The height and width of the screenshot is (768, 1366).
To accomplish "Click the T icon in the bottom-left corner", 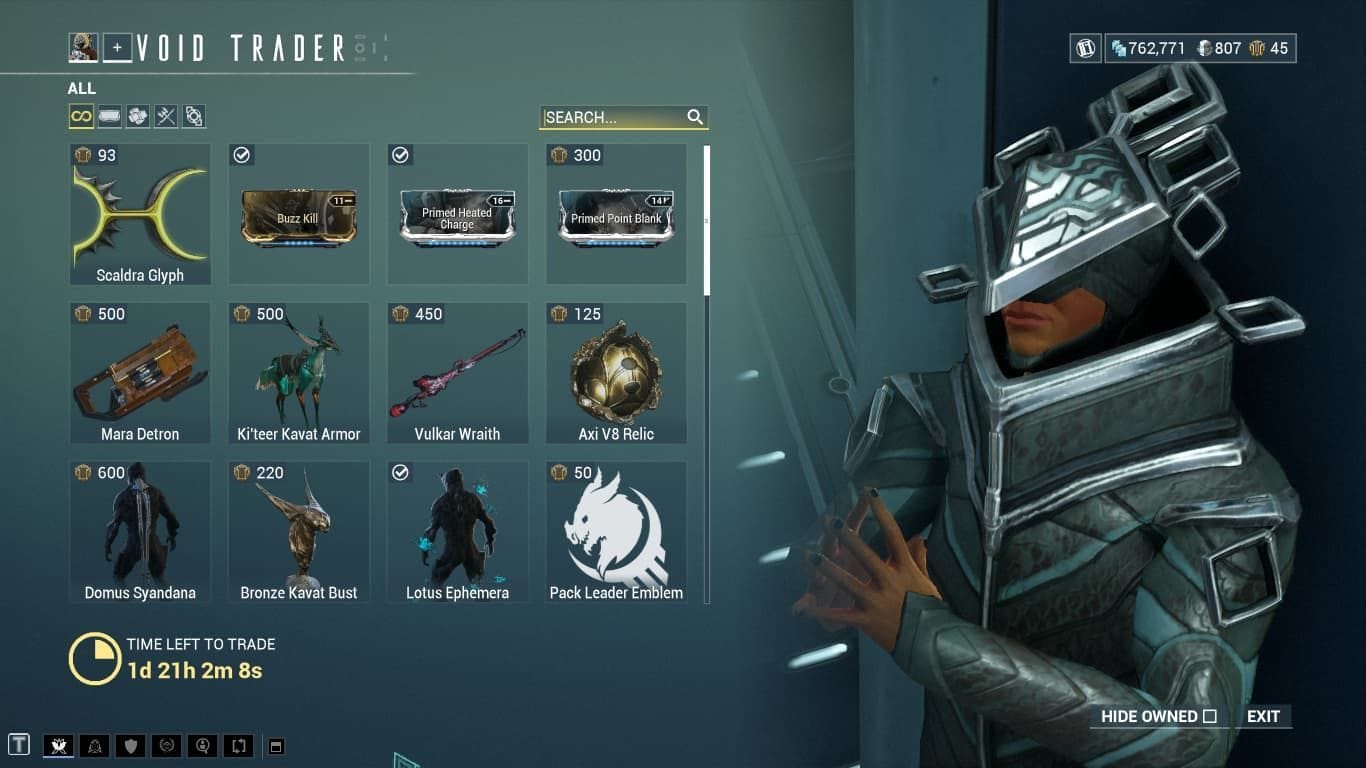I will 20,745.
